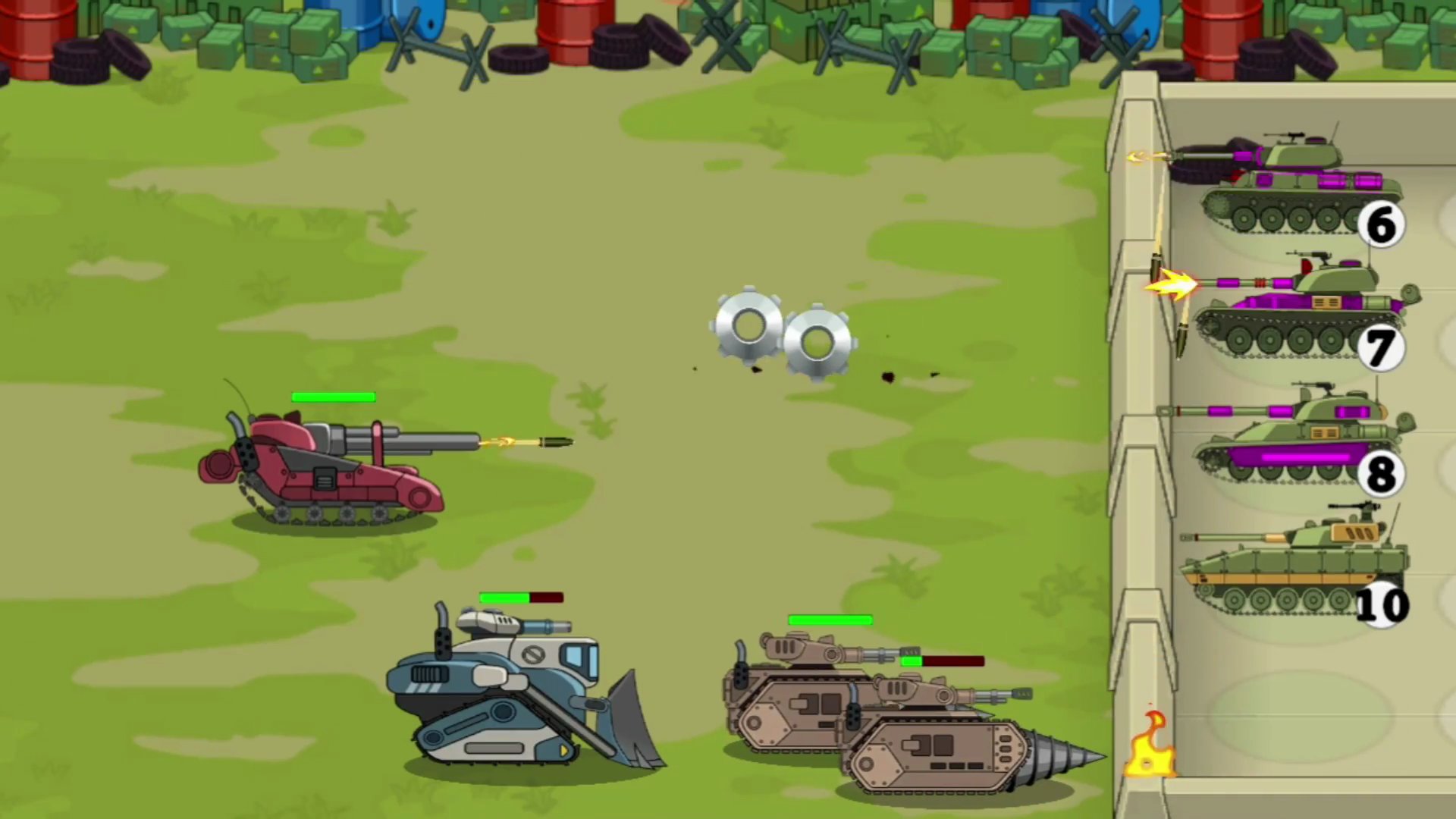Image resolution: width=1456 pixels, height=819 pixels.
Task: Click the damaged health bar above the bulldozer tank
Action: [521, 598]
